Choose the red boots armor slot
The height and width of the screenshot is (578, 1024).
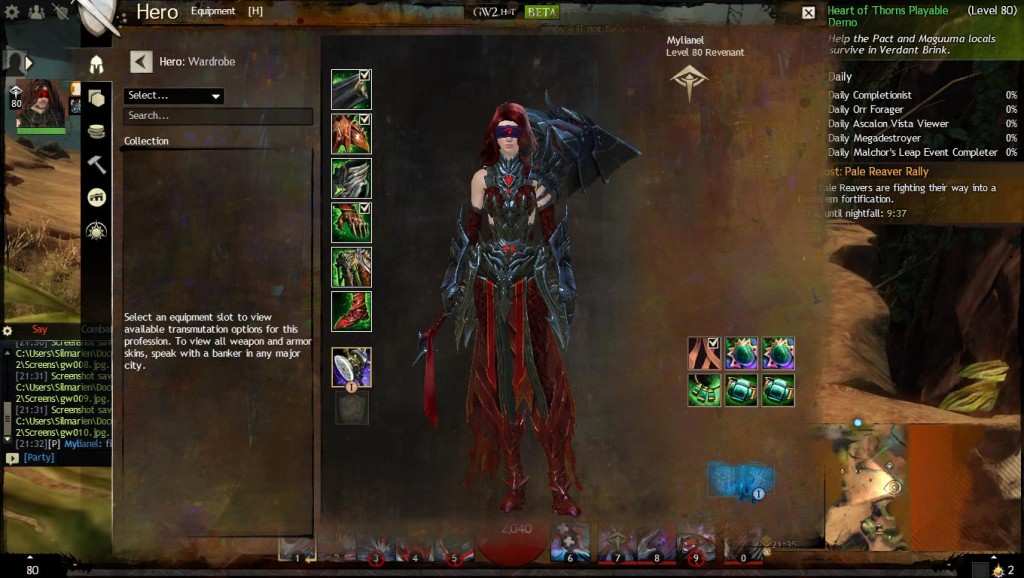351,311
